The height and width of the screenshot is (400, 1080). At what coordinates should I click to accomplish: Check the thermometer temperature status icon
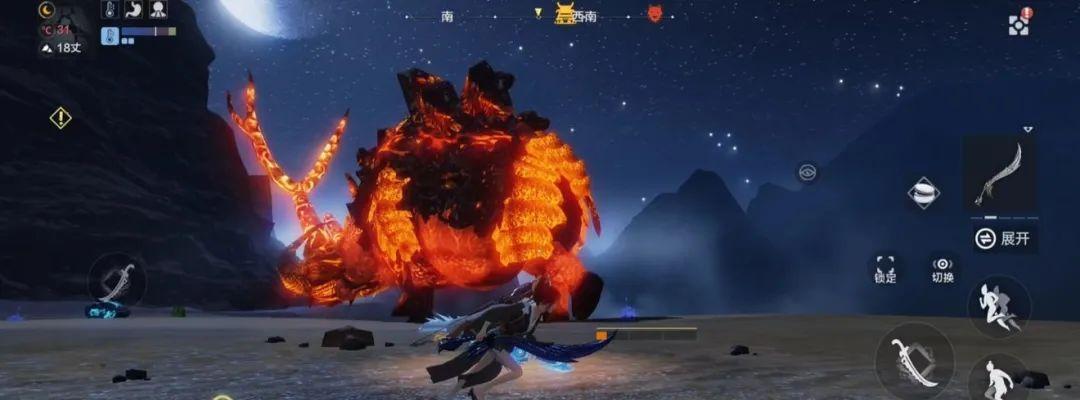pyautogui.click(x=110, y=10)
